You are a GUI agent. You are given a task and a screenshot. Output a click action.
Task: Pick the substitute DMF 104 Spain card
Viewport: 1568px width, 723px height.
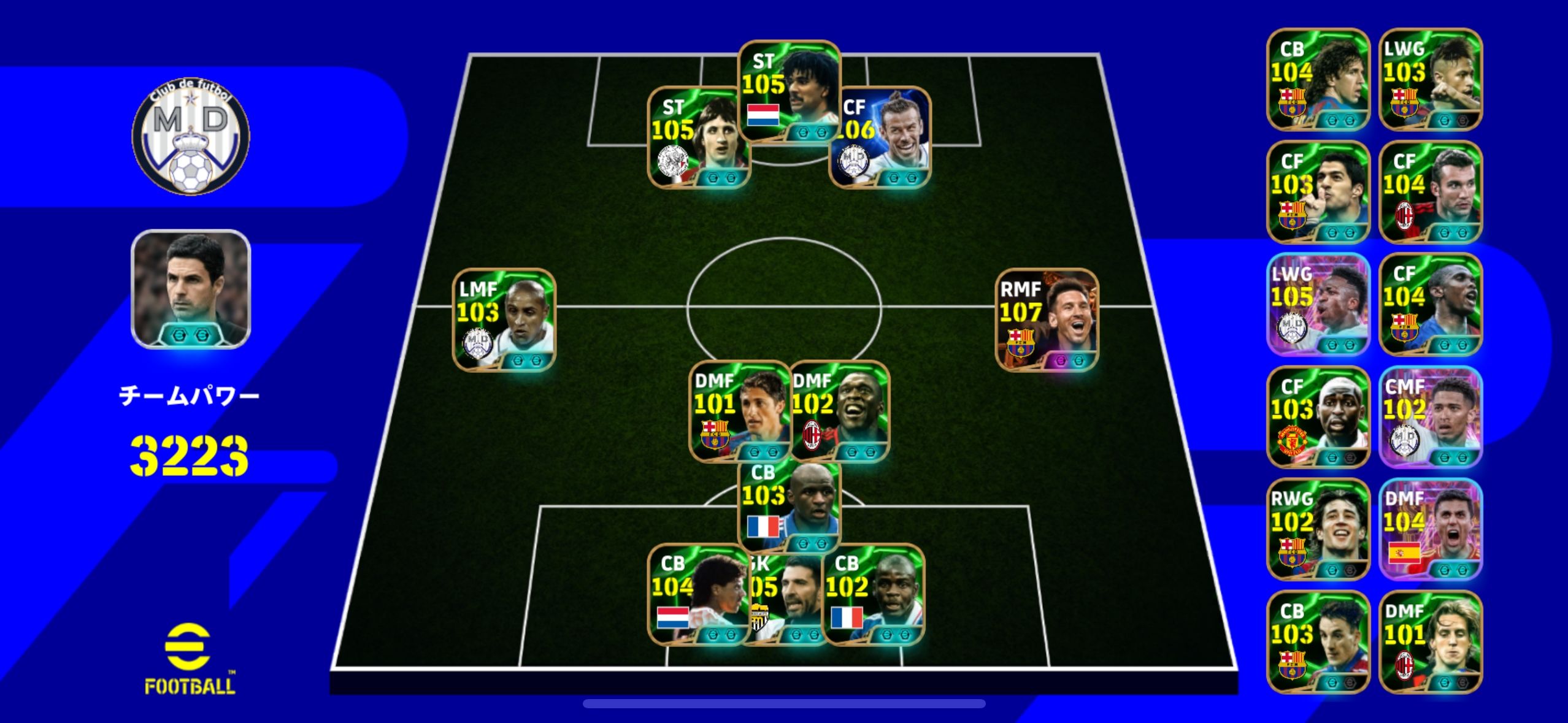coord(1431,529)
